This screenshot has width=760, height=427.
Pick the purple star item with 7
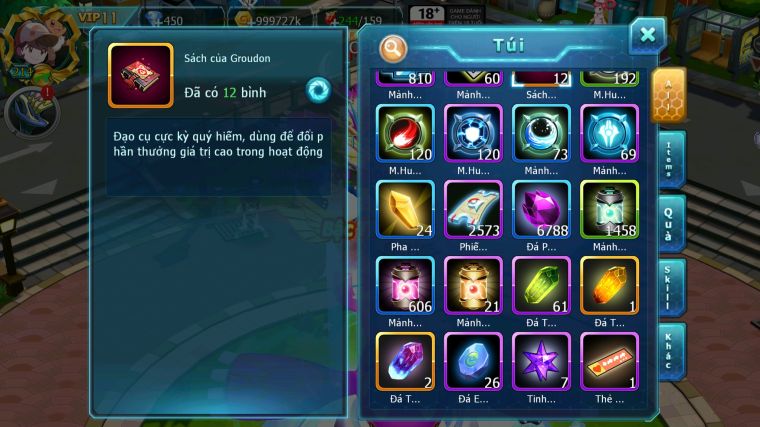(x=541, y=362)
